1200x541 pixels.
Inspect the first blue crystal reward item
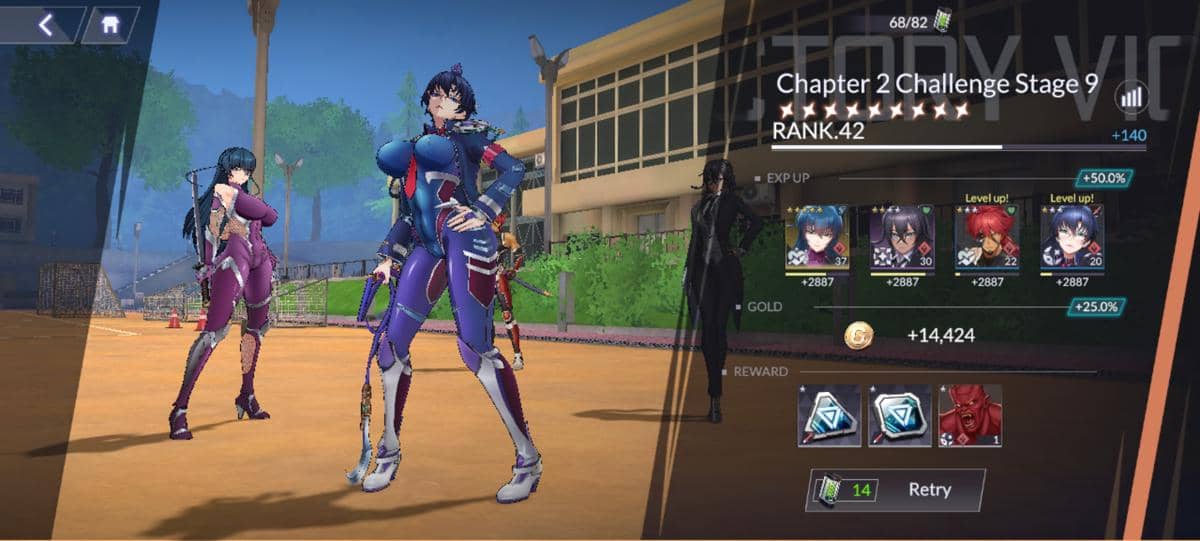pyautogui.click(x=829, y=415)
